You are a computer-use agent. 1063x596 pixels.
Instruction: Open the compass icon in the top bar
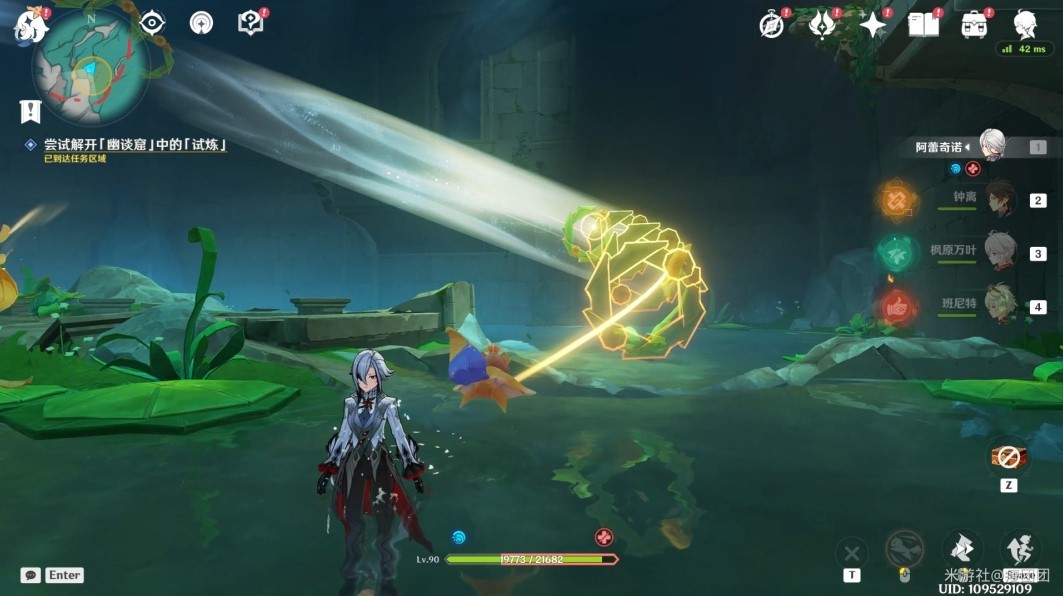tap(772, 25)
